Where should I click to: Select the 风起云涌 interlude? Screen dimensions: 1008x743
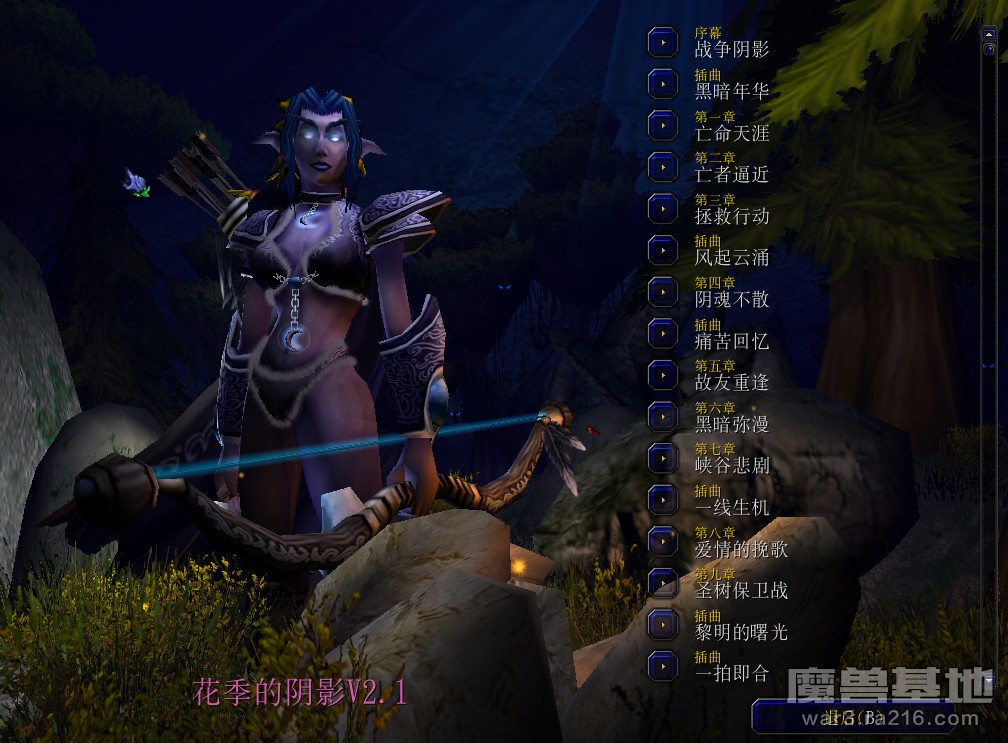click(663, 249)
